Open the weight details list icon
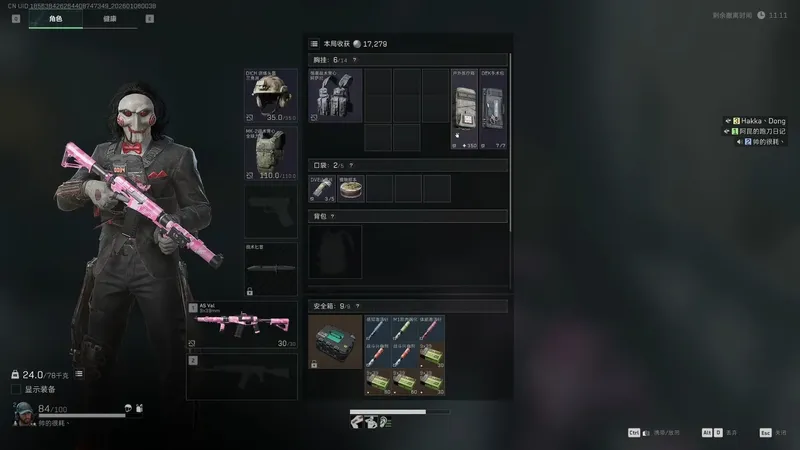Viewport: 800px width, 450px height. point(79,374)
